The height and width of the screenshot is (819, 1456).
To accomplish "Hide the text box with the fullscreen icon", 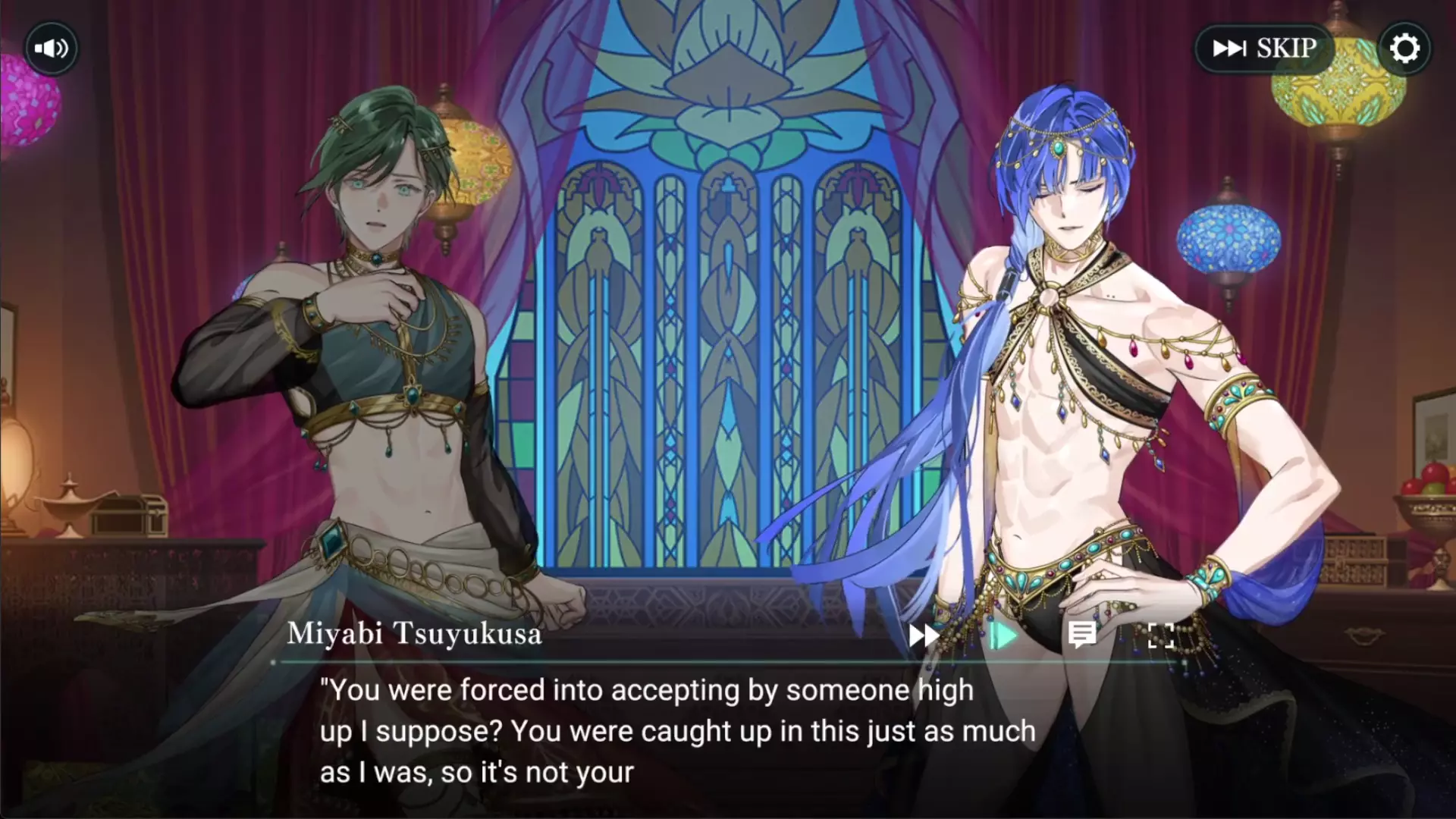I will tap(1161, 635).
